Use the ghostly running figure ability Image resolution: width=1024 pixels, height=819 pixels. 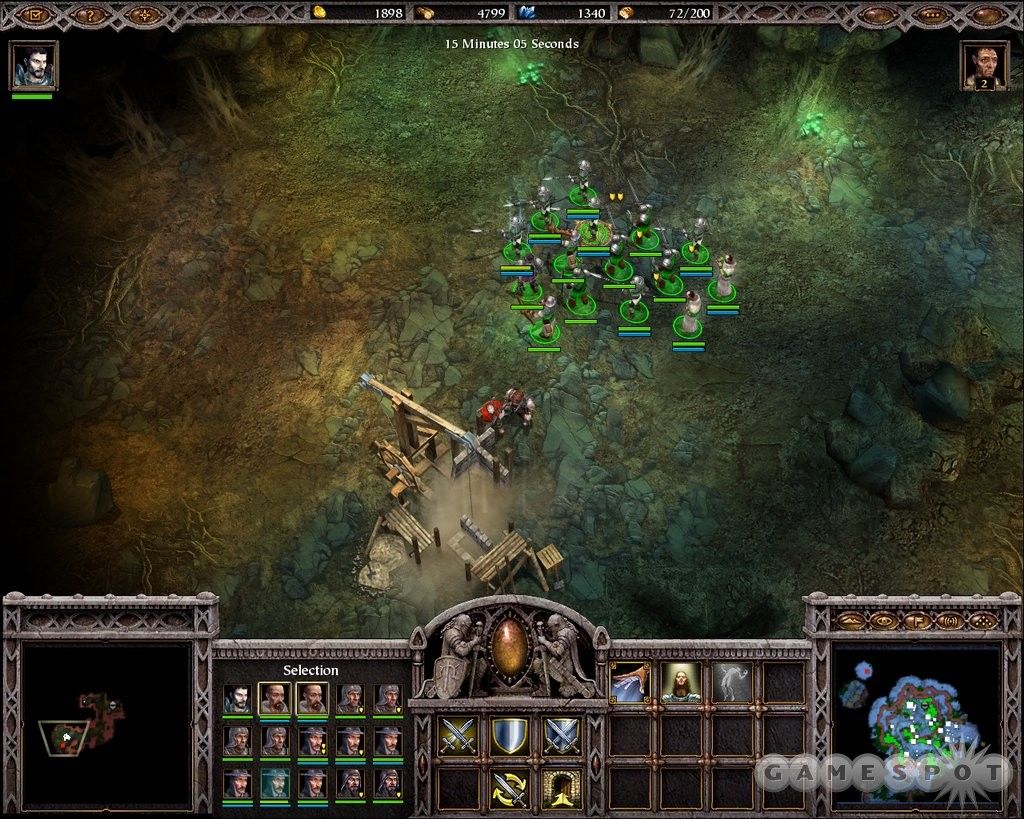733,683
